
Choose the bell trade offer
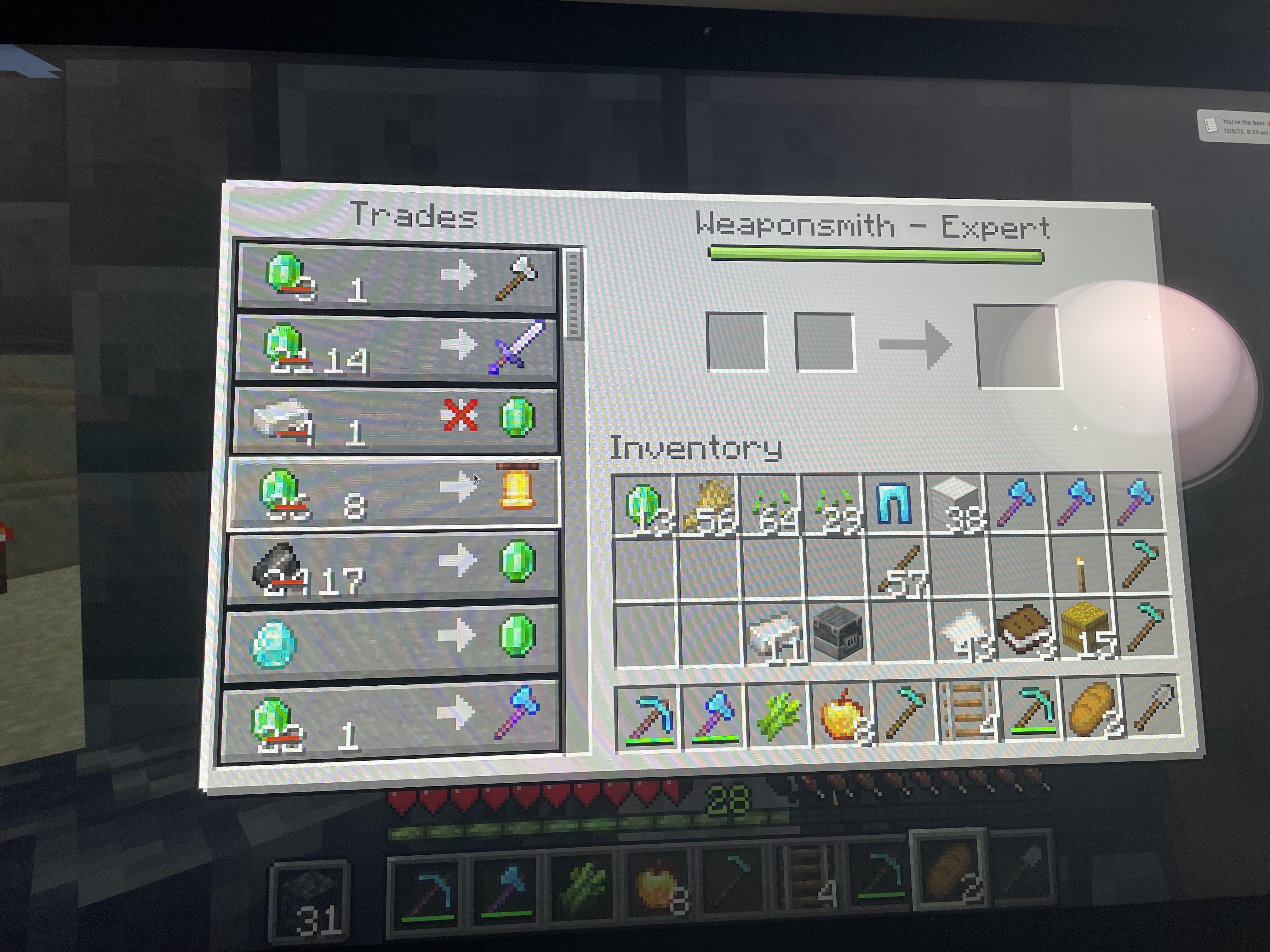(396, 492)
